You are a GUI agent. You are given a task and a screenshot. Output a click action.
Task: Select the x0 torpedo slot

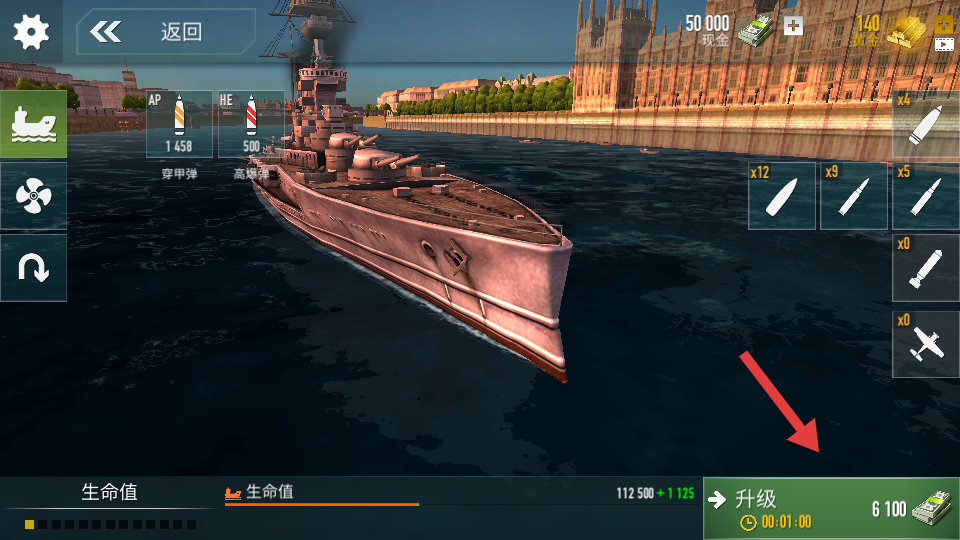coord(926,267)
